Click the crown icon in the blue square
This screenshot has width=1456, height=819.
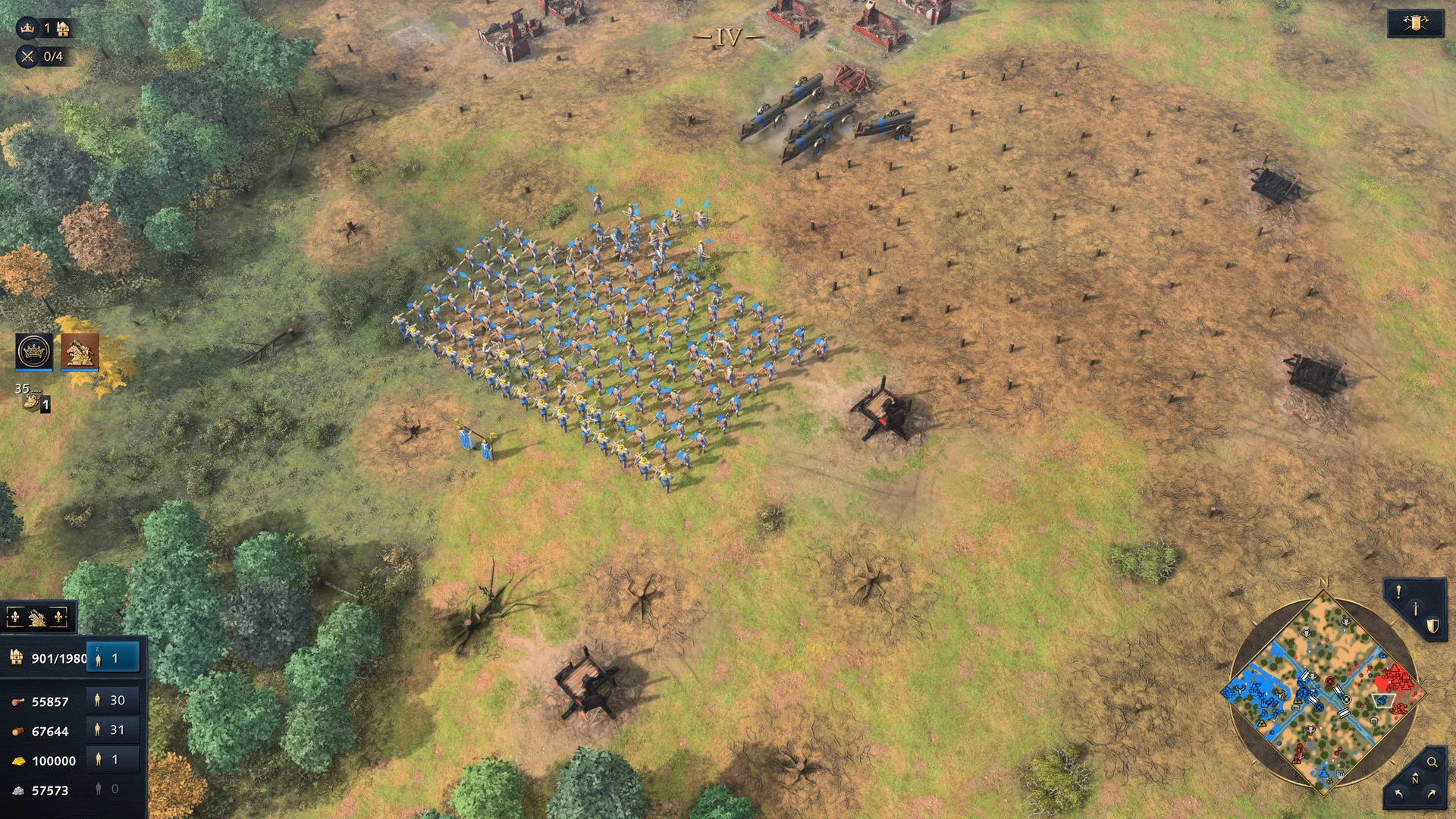point(34,352)
